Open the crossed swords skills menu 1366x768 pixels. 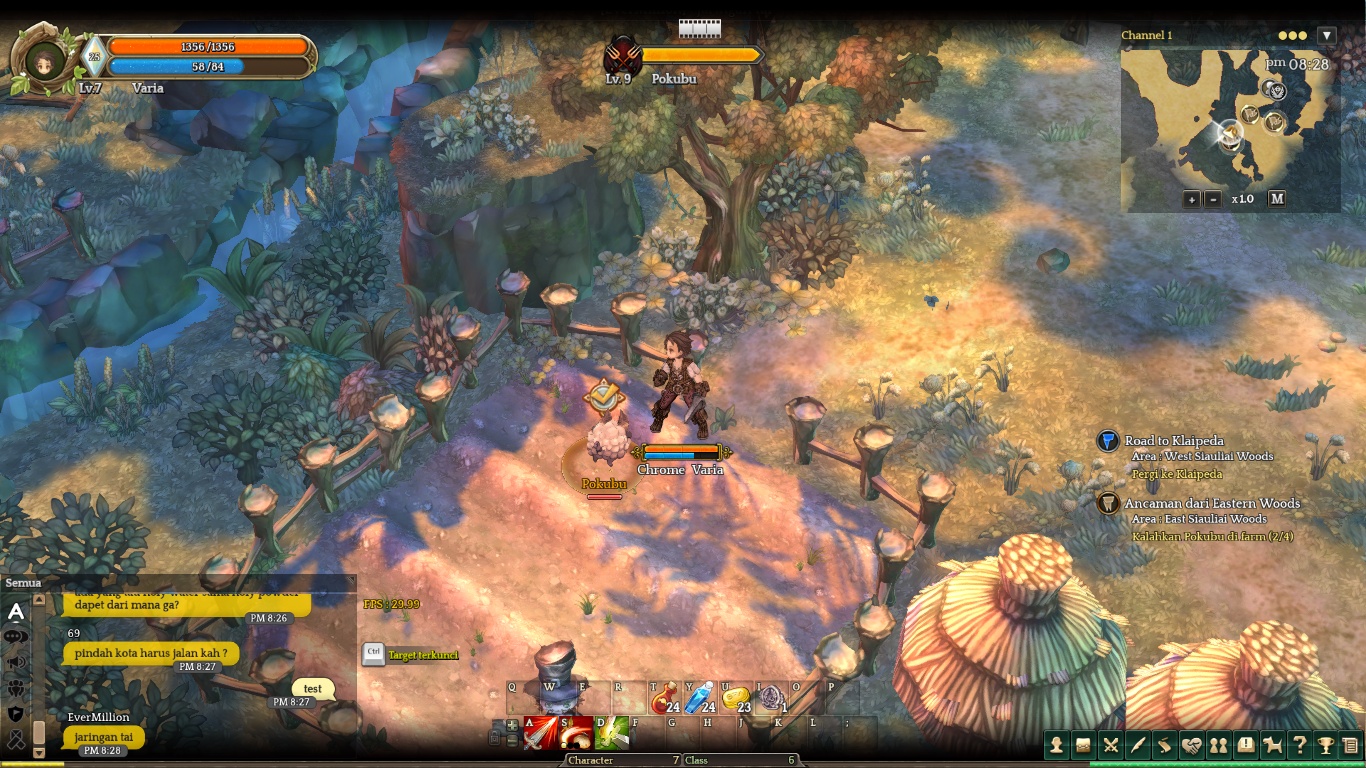(x=1110, y=744)
